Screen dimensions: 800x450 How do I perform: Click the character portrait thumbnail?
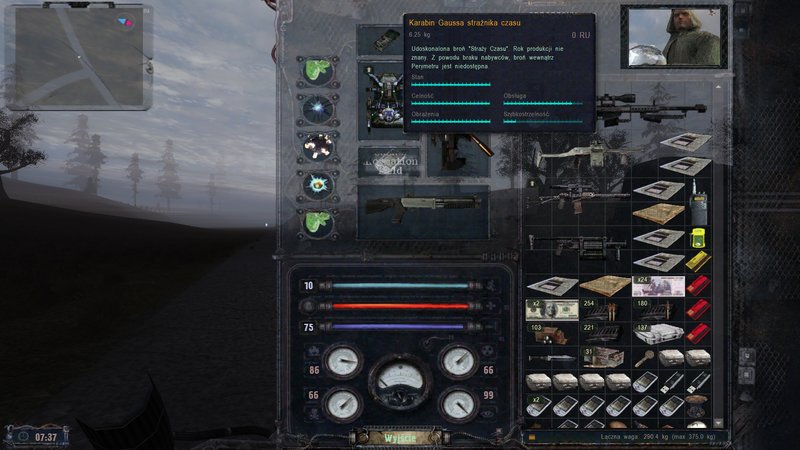pyautogui.click(x=670, y=39)
